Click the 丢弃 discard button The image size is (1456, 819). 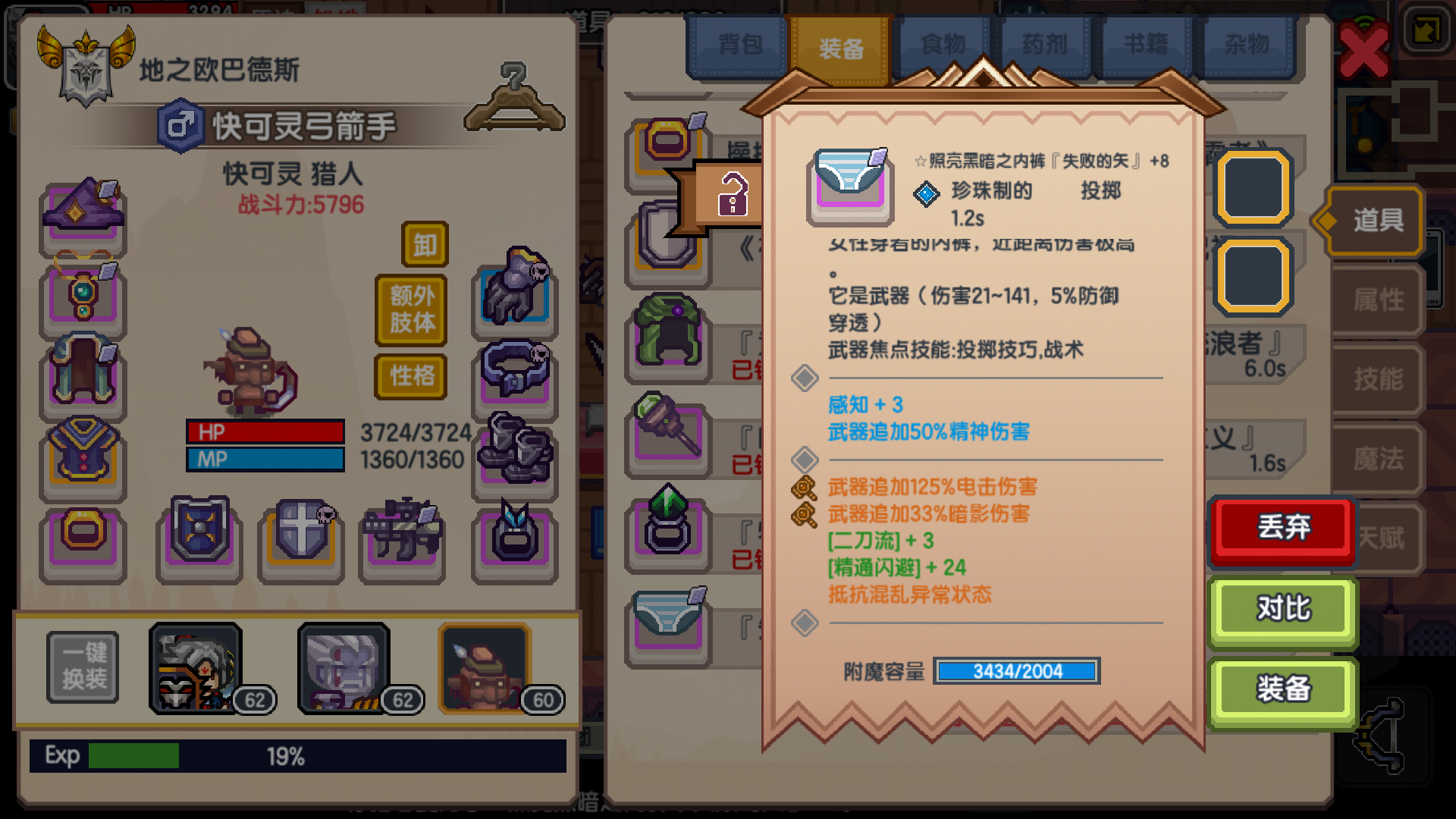tap(1282, 529)
